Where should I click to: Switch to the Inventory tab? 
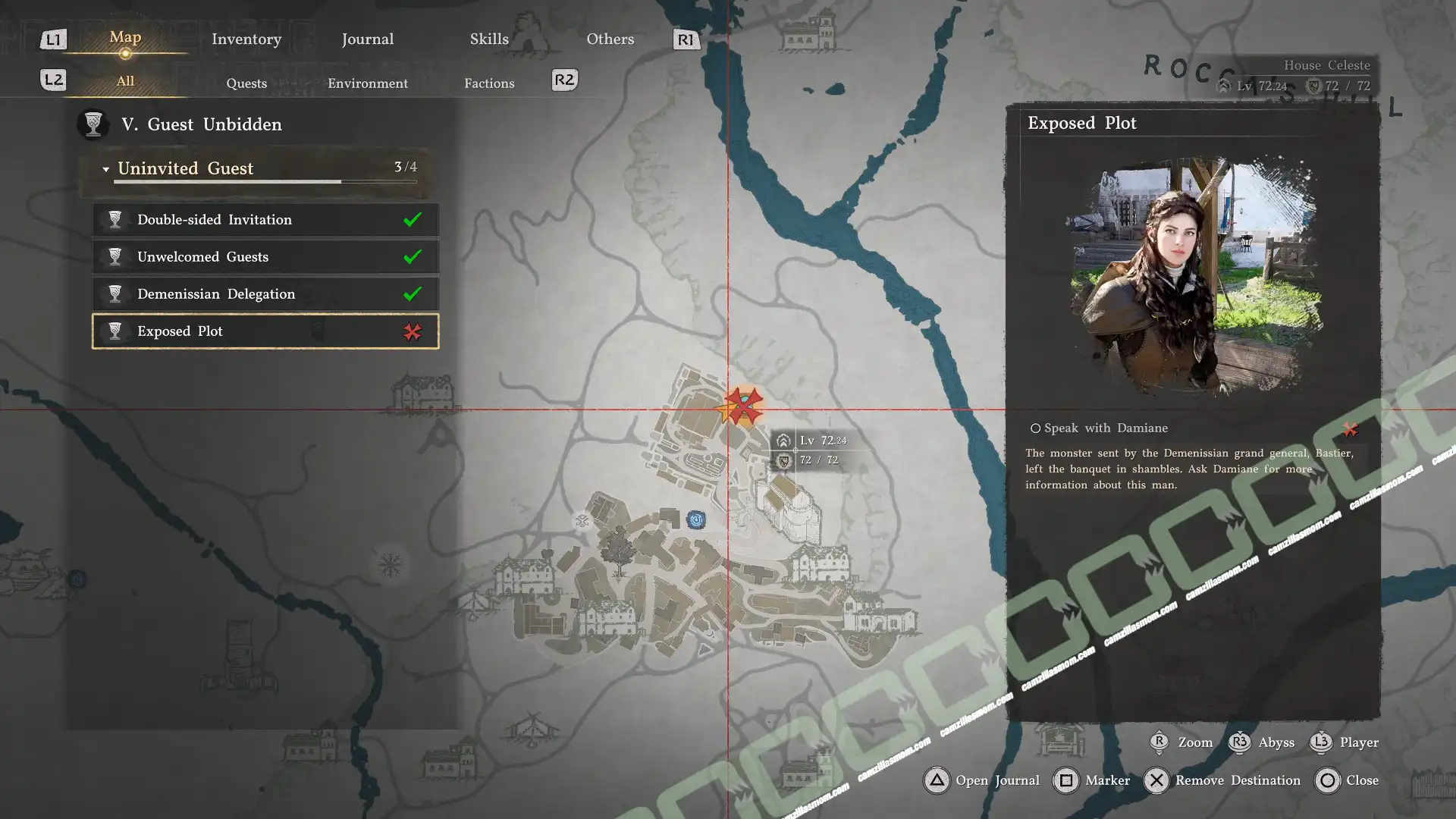tap(246, 39)
